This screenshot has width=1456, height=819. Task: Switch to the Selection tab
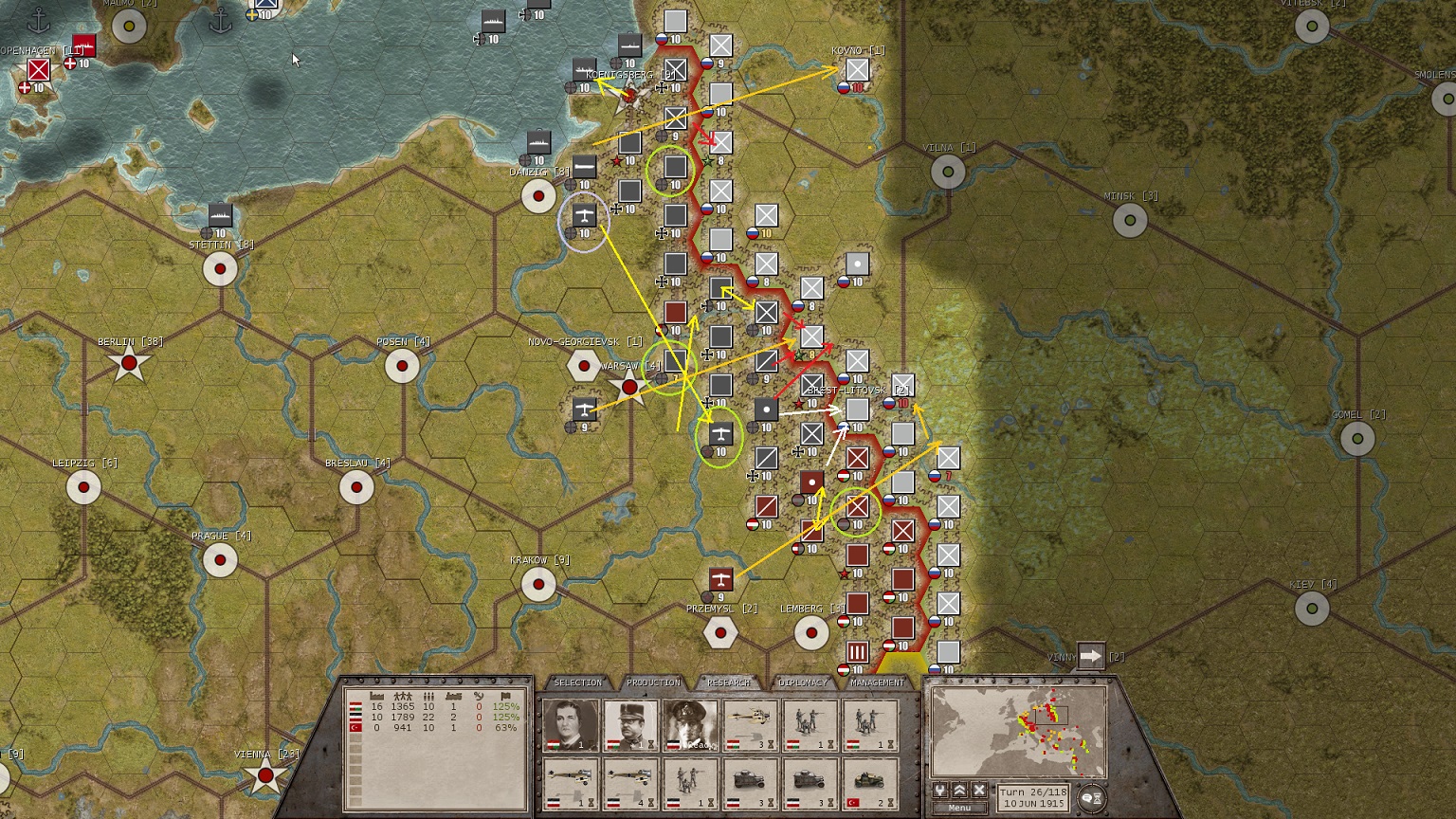coord(578,682)
